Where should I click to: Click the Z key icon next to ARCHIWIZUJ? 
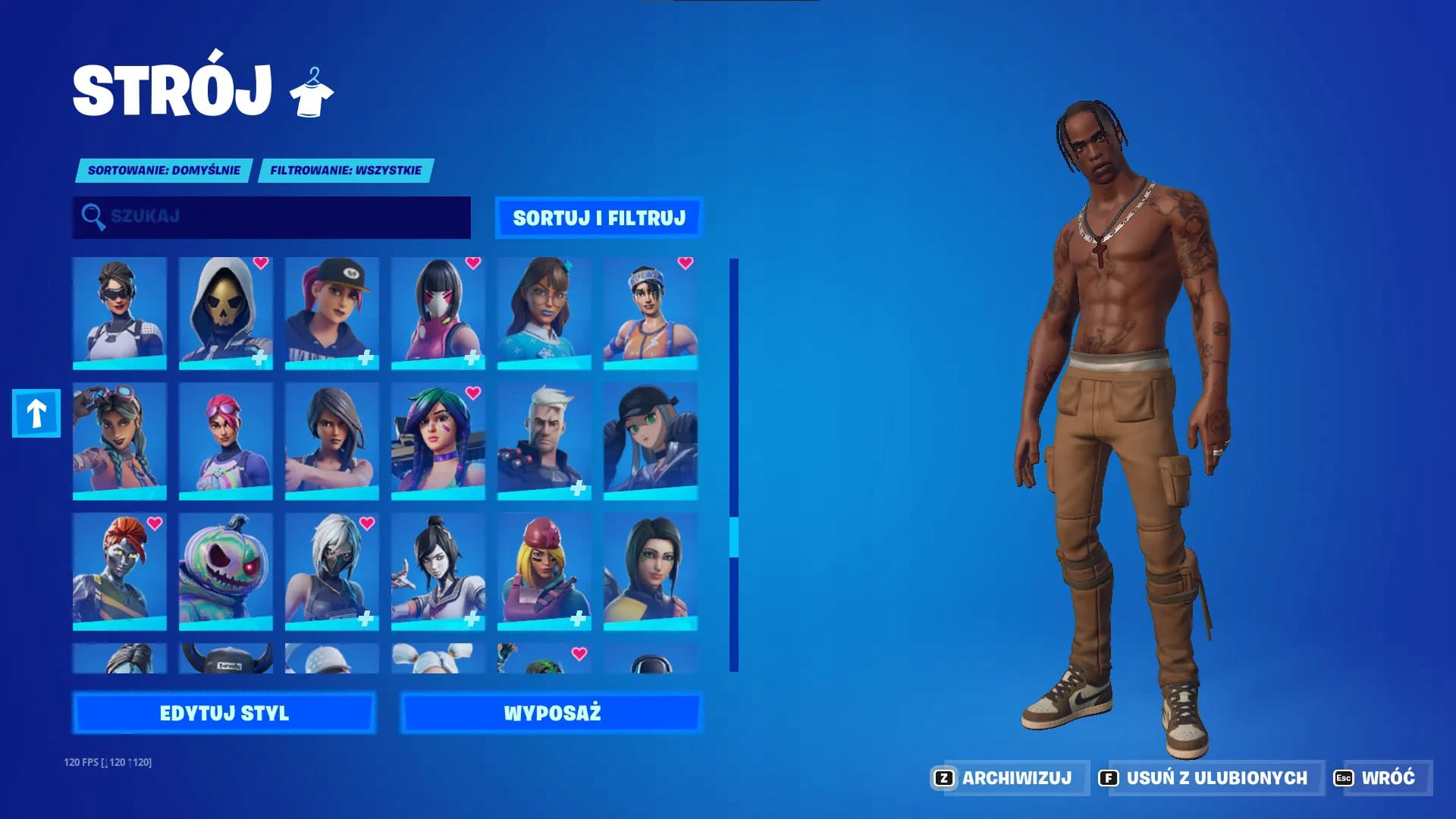pos(943,777)
